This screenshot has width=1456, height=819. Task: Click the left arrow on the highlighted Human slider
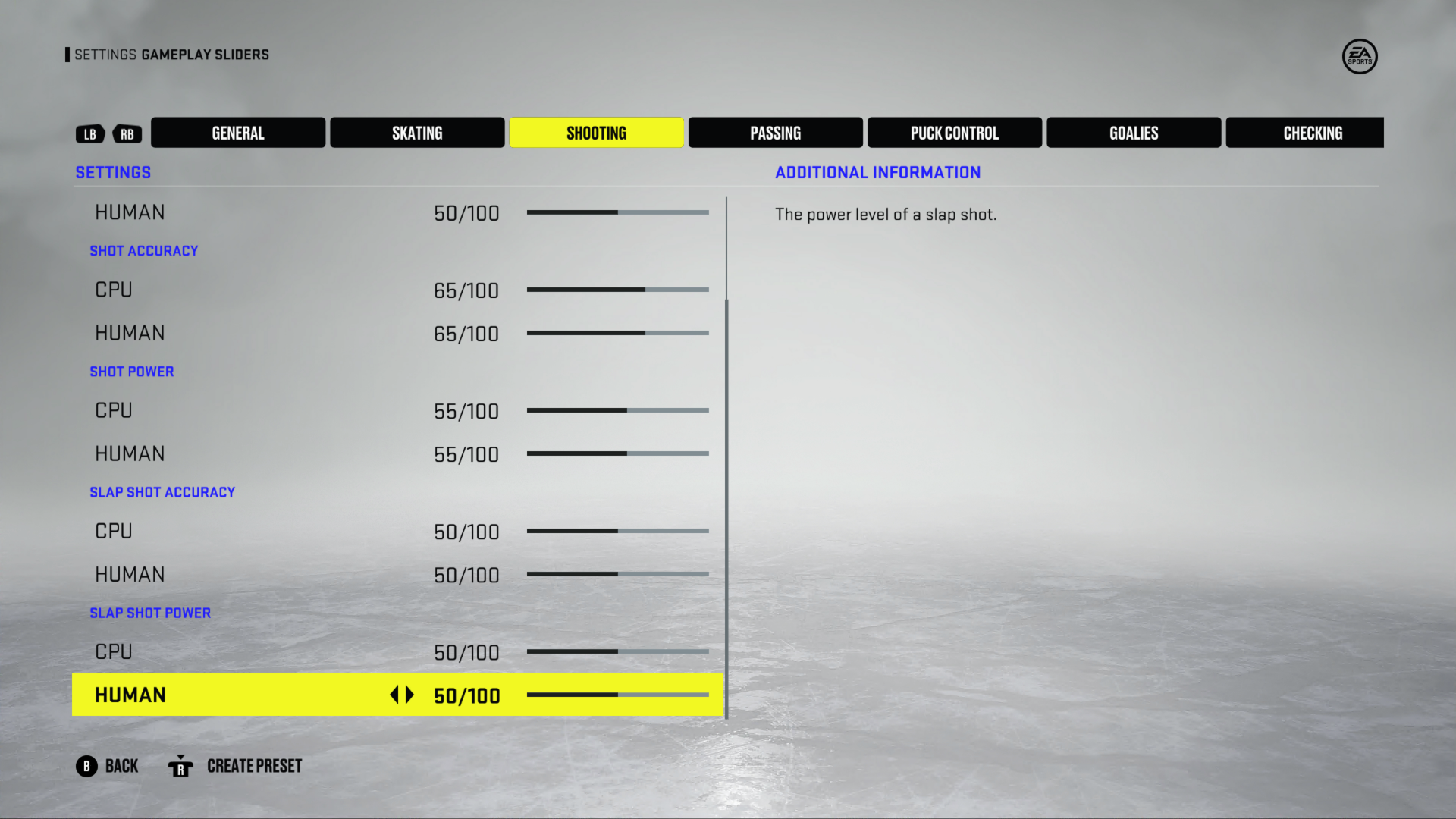pos(395,694)
